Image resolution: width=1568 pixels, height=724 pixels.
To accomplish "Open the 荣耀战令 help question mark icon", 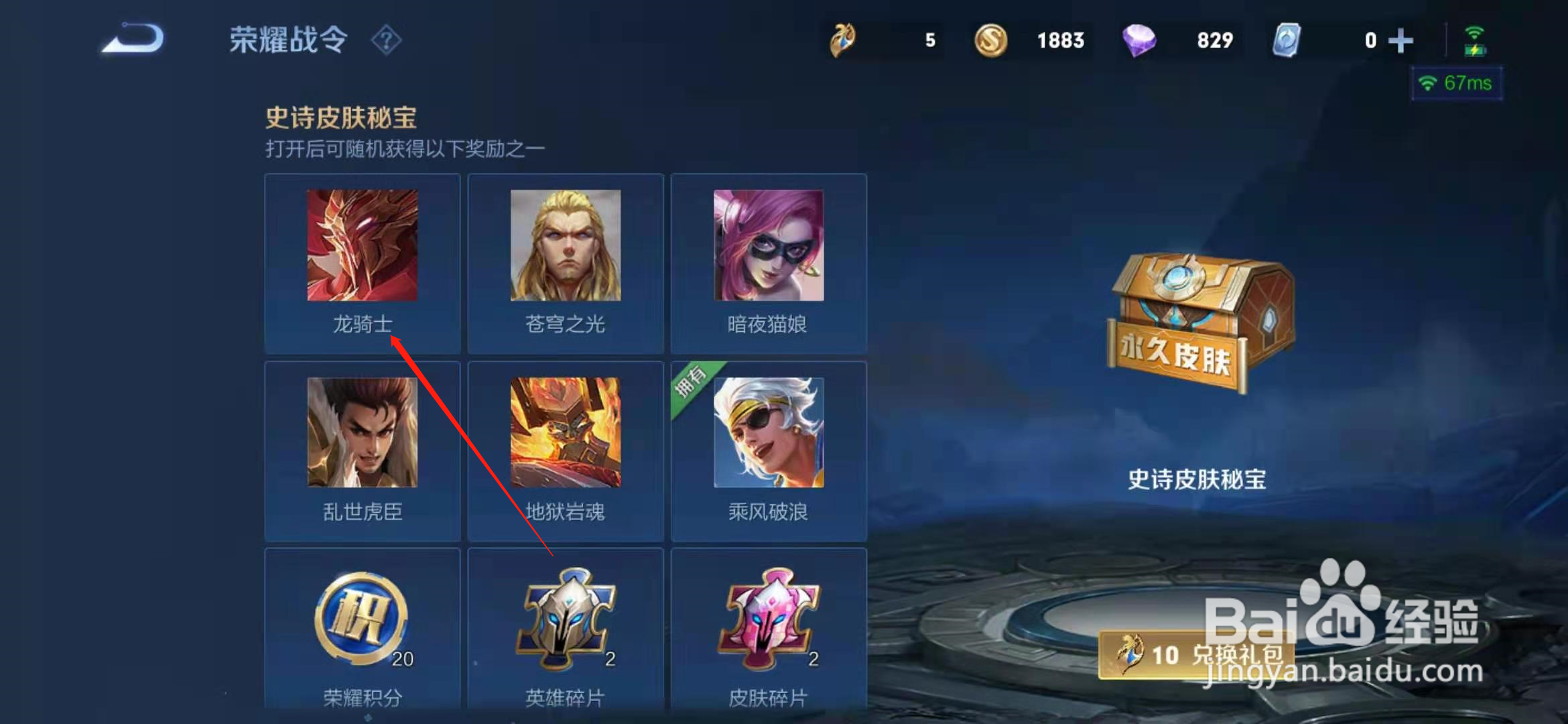I will [387, 40].
